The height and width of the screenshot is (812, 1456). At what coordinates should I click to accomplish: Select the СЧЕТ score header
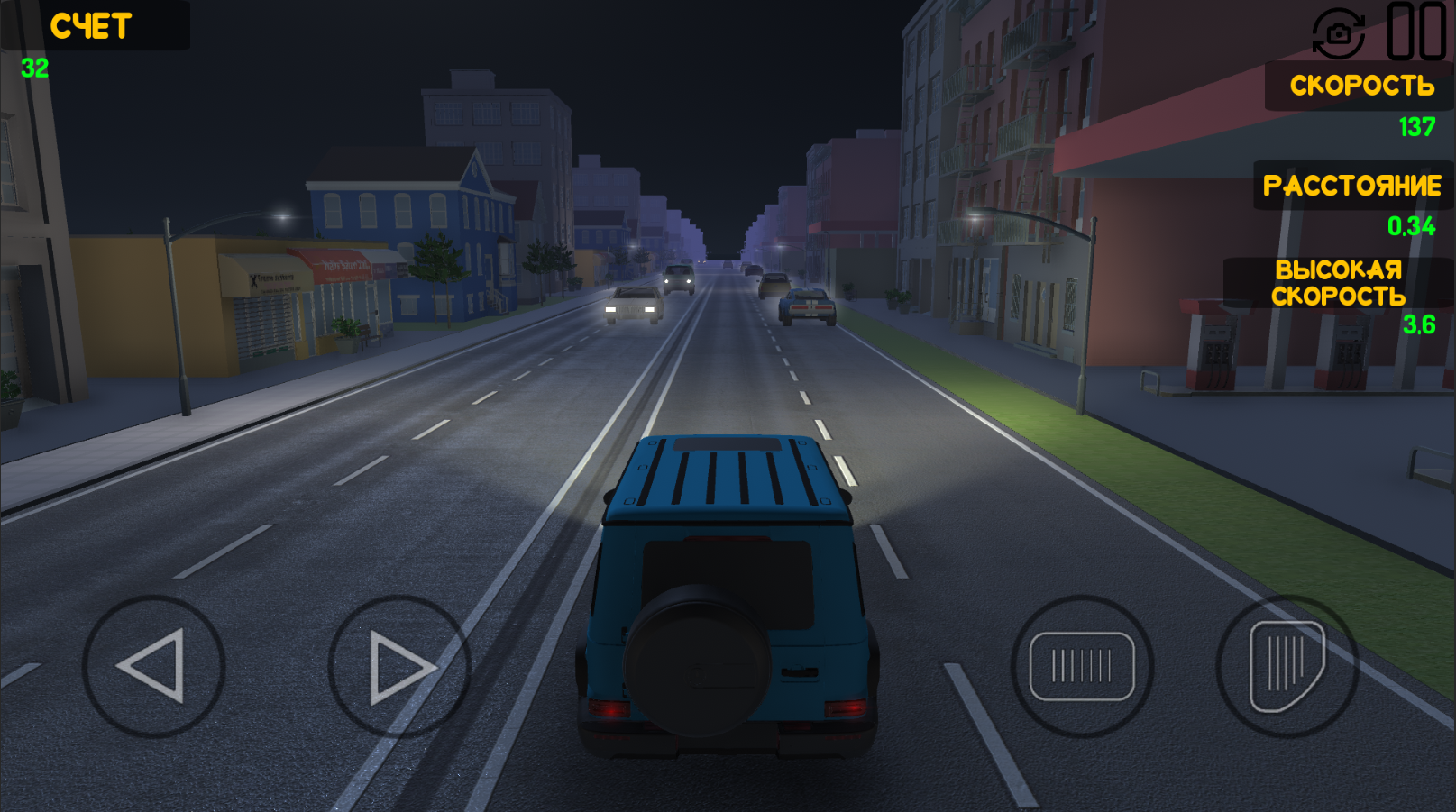[x=89, y=26]
